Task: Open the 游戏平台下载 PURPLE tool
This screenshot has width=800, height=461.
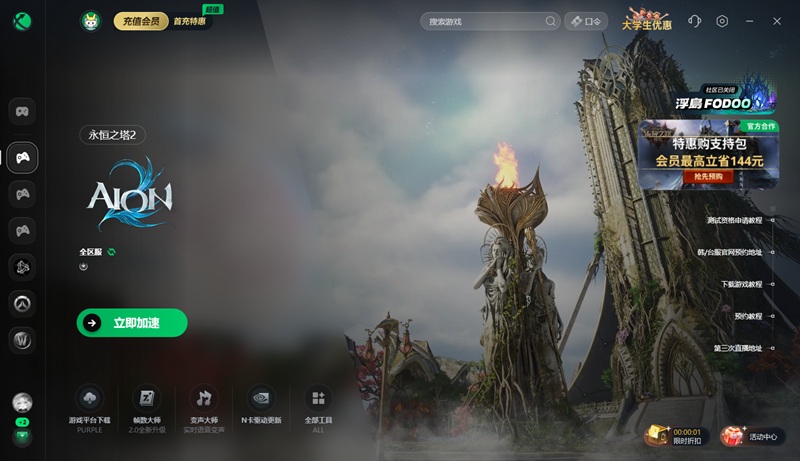Action: pyautogui.click(x=90, y=406)
